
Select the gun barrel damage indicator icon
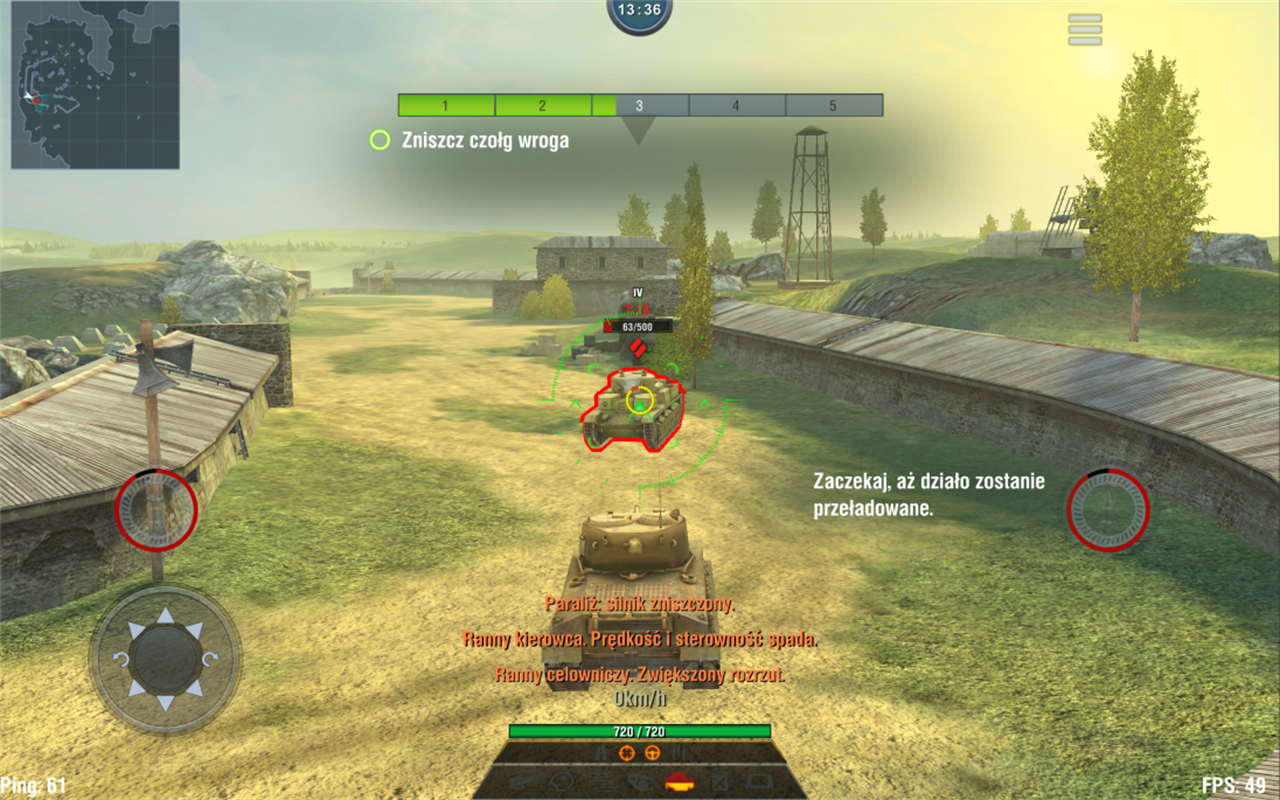525,782
